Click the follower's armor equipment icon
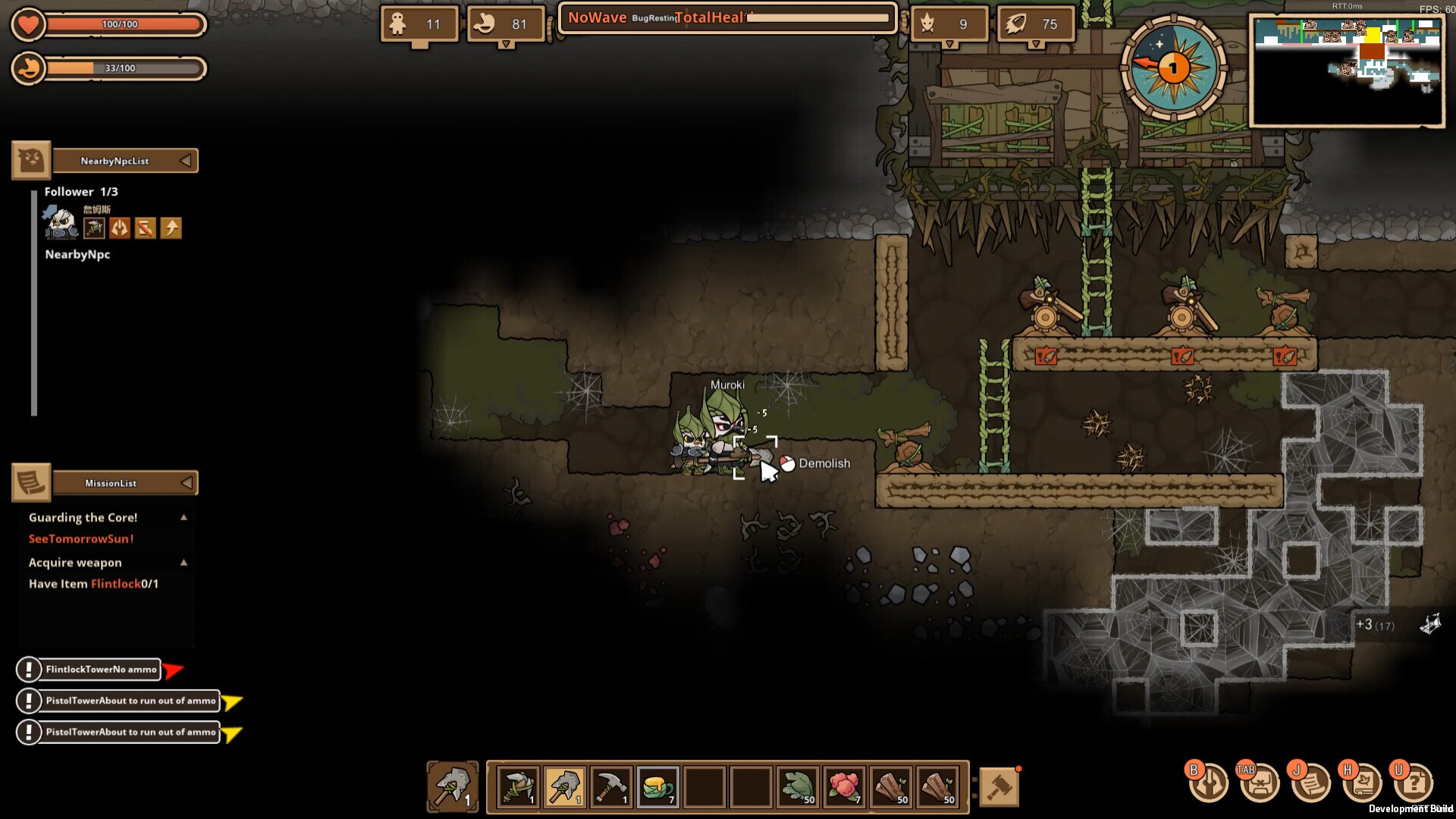This screenshot has height=819, width=1456. pos(120,228)
